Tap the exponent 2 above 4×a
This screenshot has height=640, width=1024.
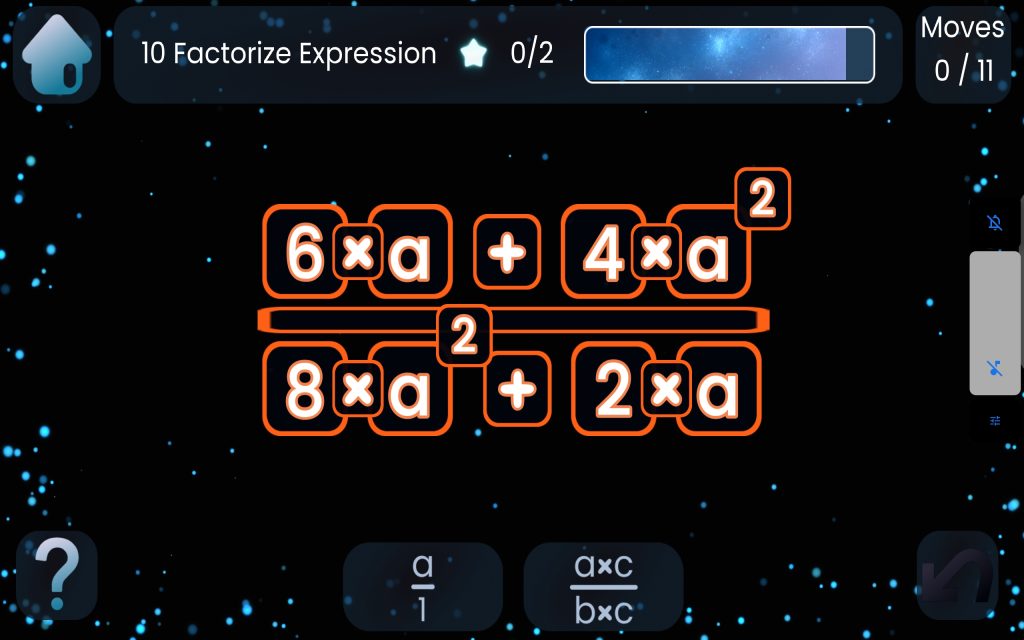coord(762,200)
